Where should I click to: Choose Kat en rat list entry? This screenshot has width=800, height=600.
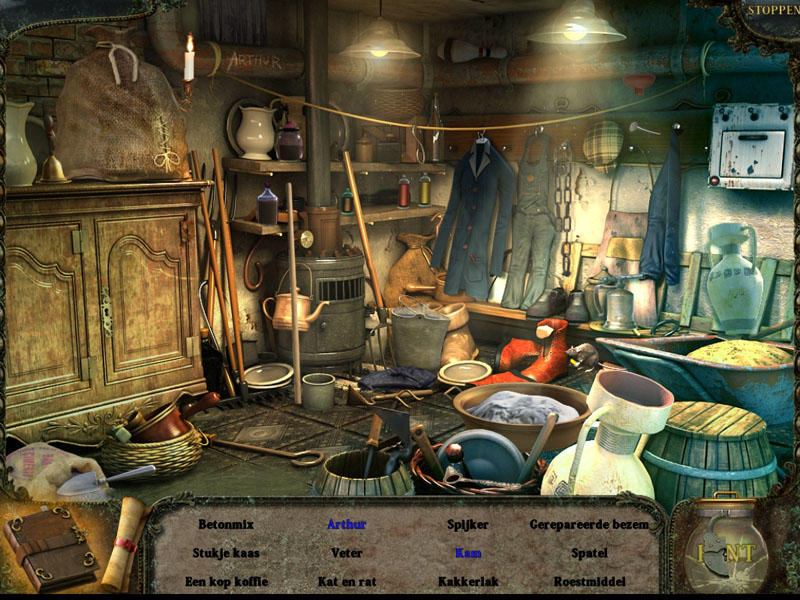click(346, 581)
